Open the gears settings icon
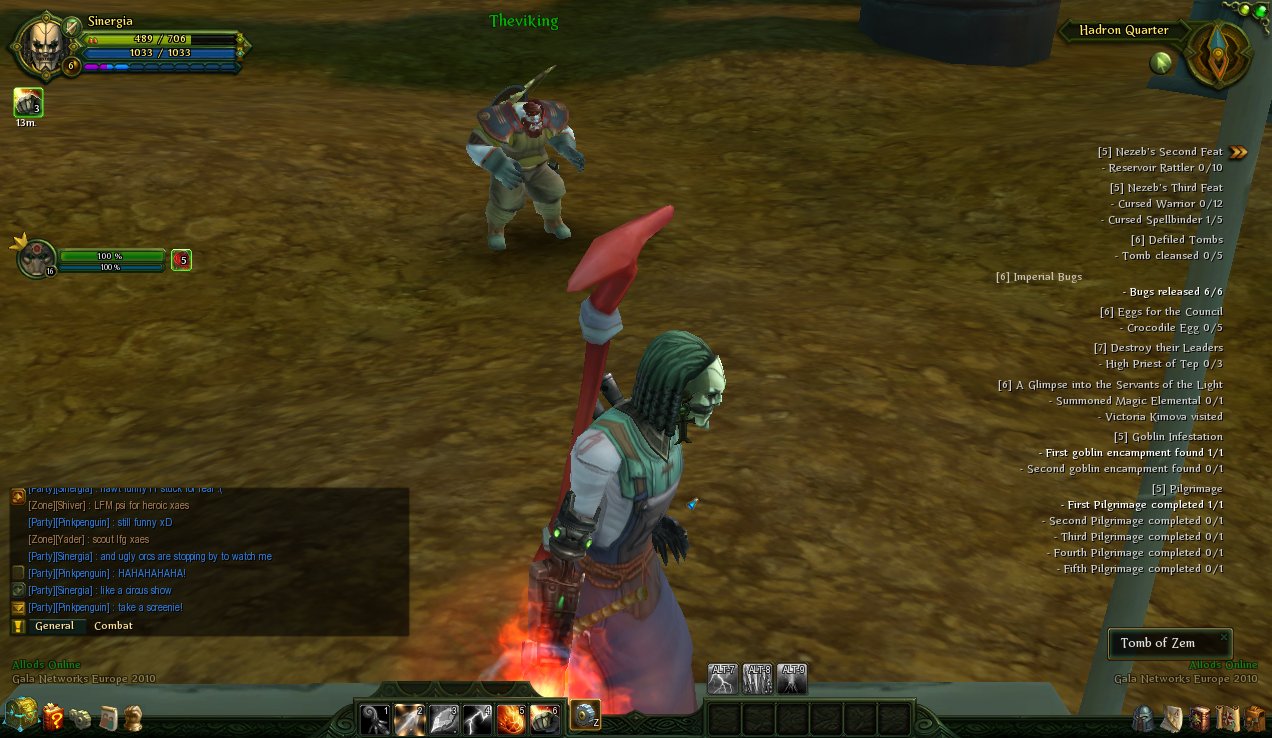 tap(80, 718)
